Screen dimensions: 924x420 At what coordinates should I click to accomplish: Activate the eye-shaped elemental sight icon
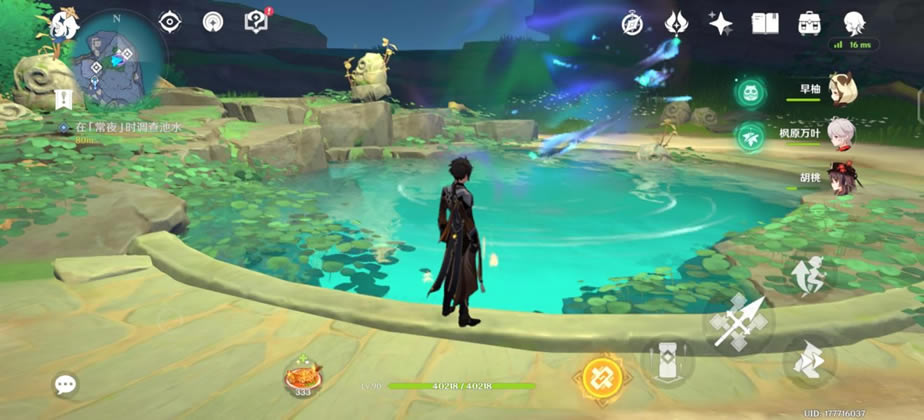tap(170, 22)
